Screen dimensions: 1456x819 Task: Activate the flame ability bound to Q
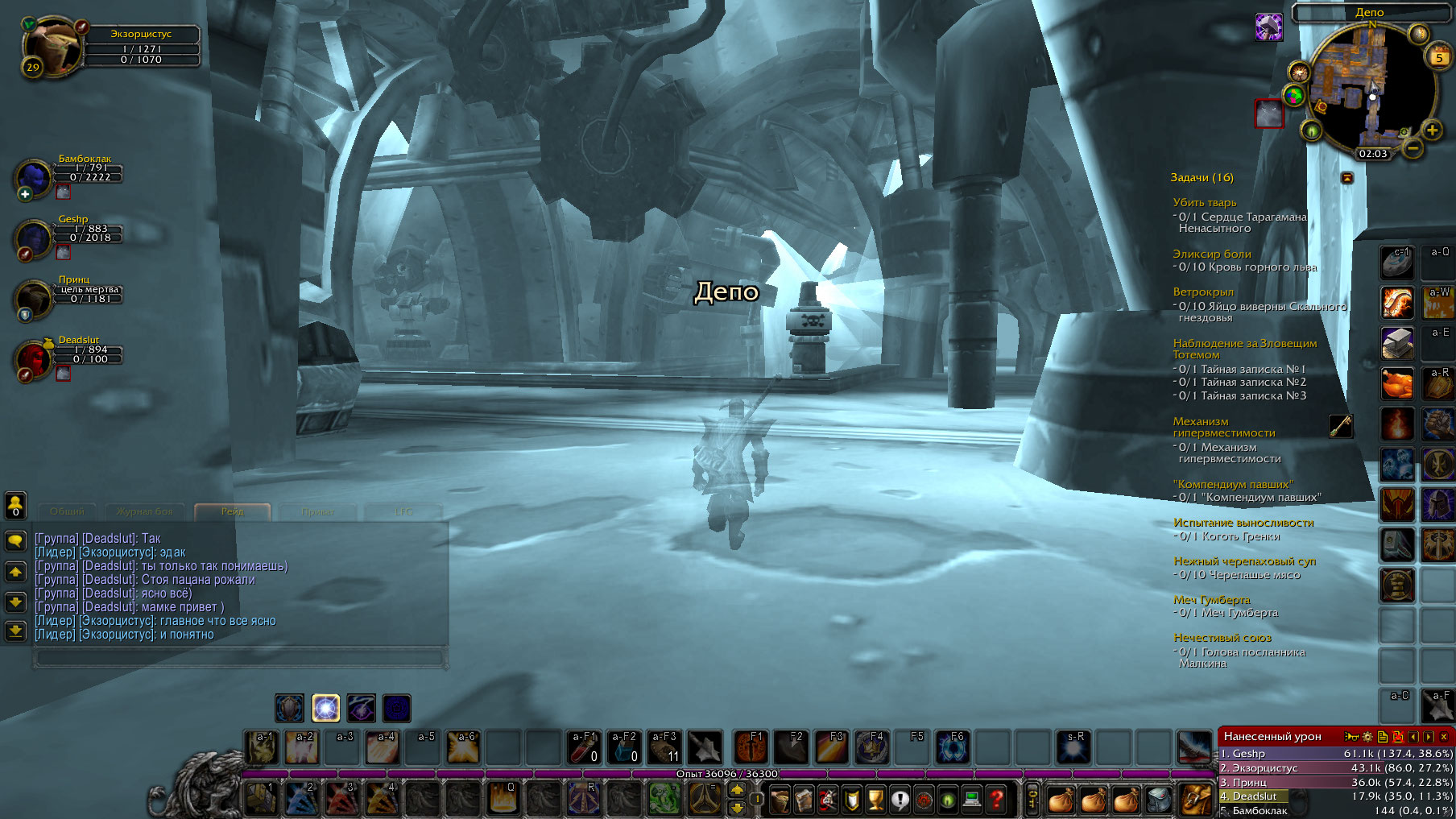coord(503,799)
